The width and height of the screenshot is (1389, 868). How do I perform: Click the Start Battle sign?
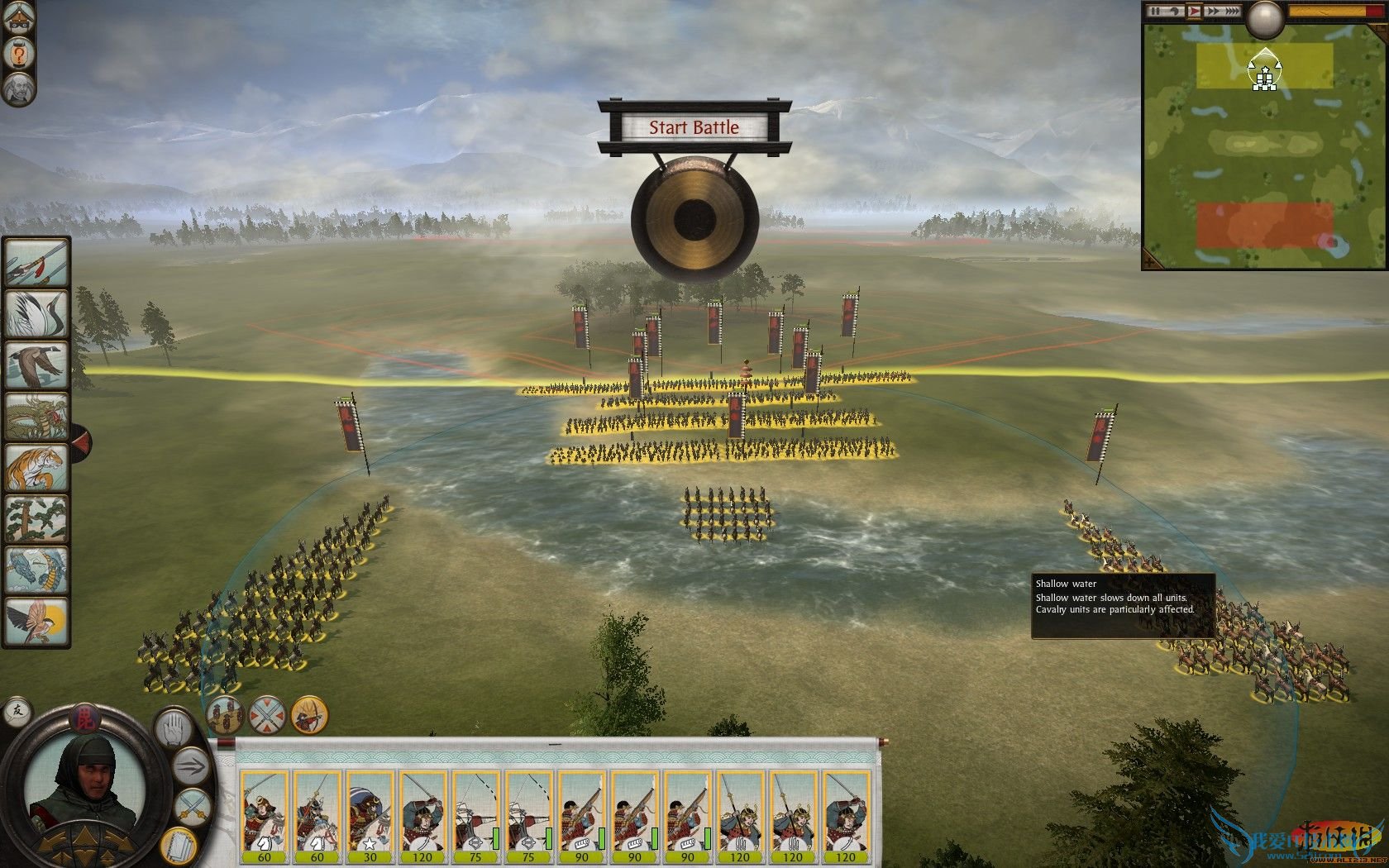(694, 127)
